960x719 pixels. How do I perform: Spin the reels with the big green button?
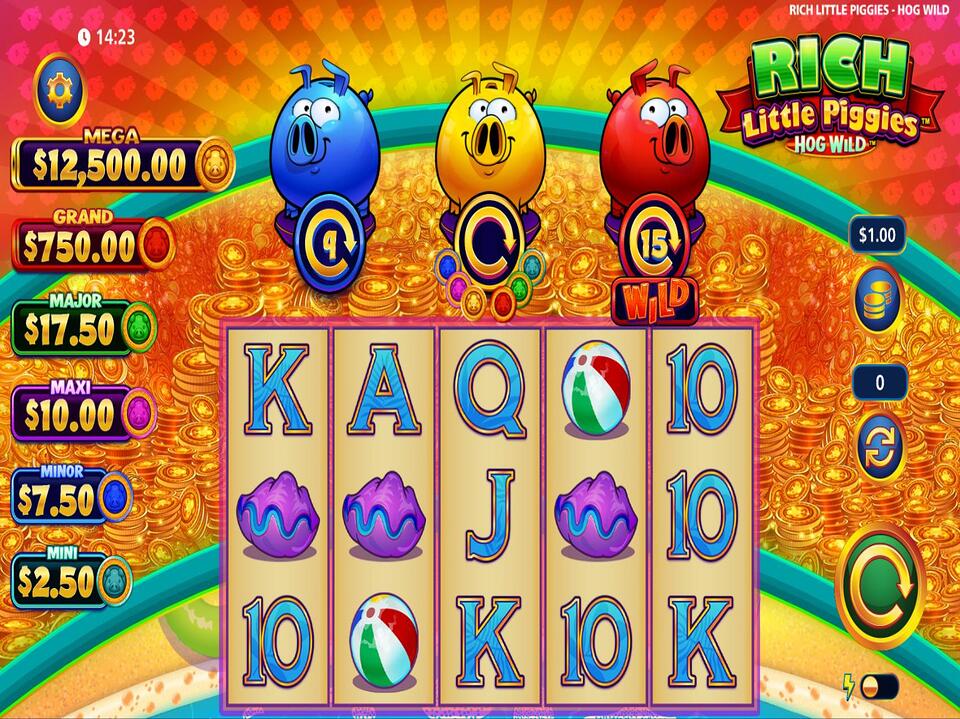click(x=879, y=585)
